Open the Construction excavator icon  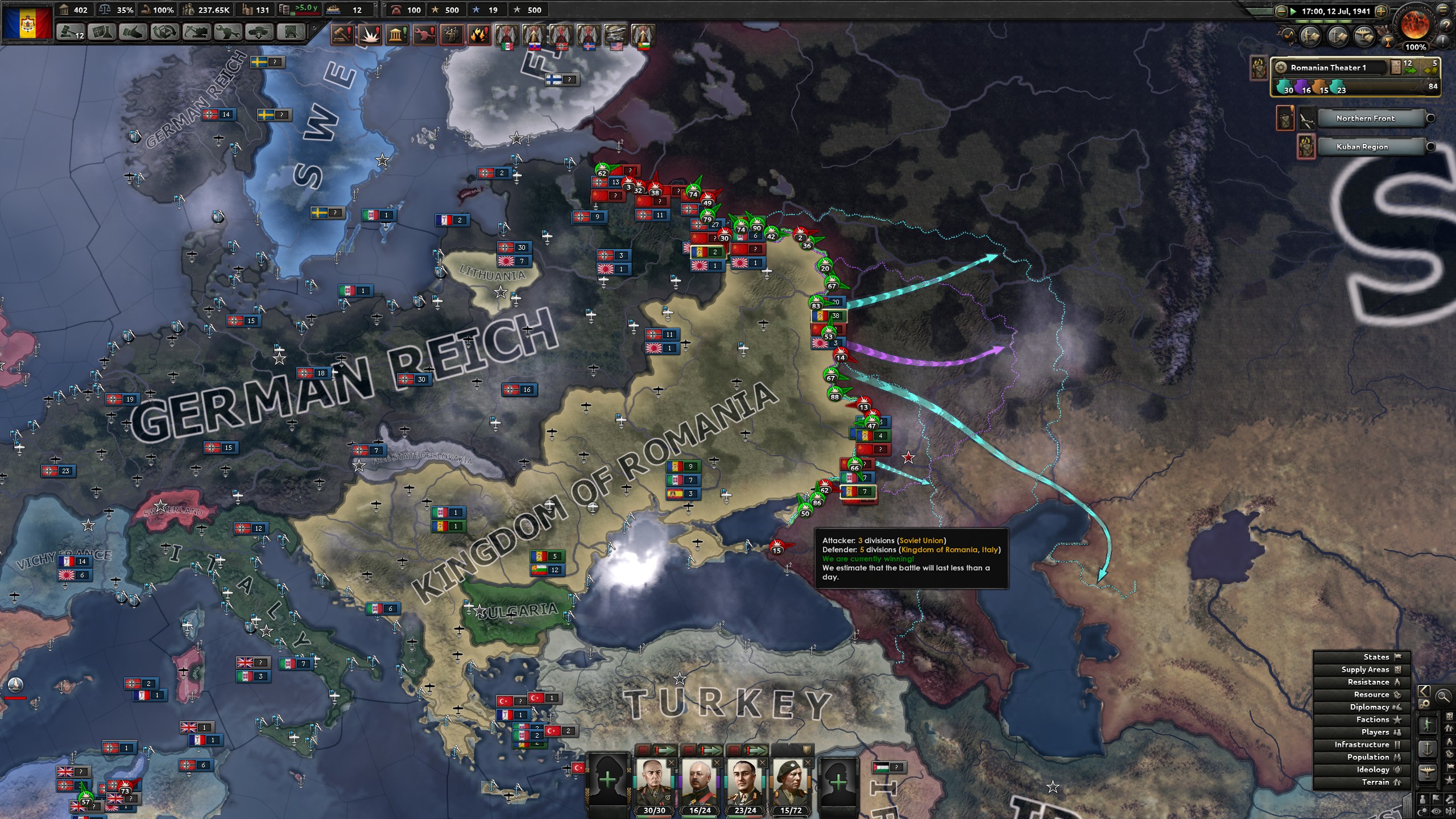pos(196,33)
